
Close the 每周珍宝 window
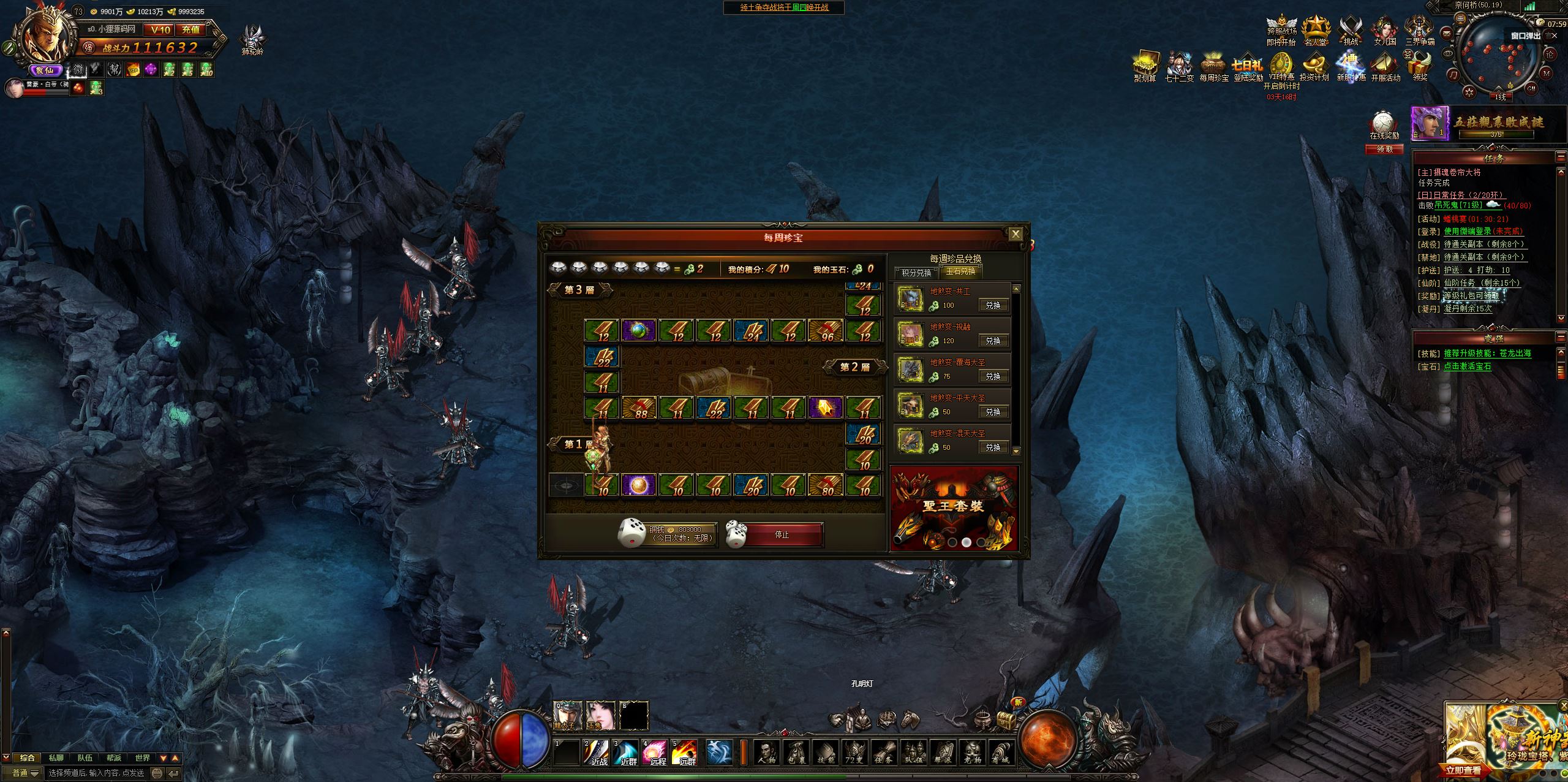click(x=1015, y=233)
